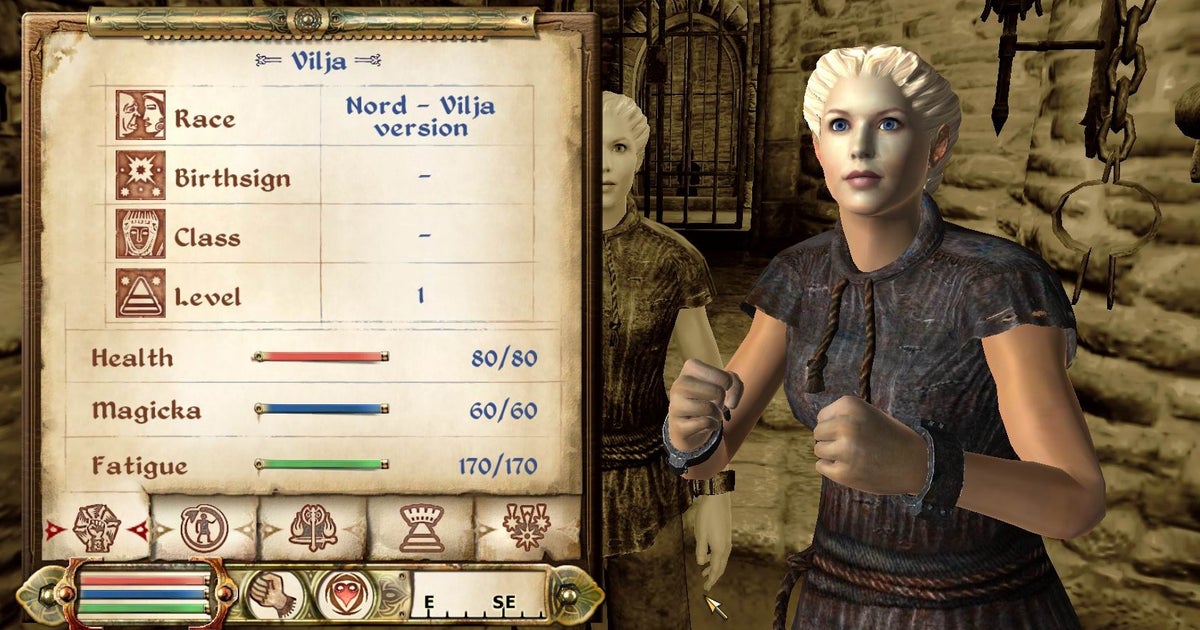The height and width of the screenshot is (630, 1200).
Task: Select the character overview tab with fist icon
Action: click(x=96, y=527)
